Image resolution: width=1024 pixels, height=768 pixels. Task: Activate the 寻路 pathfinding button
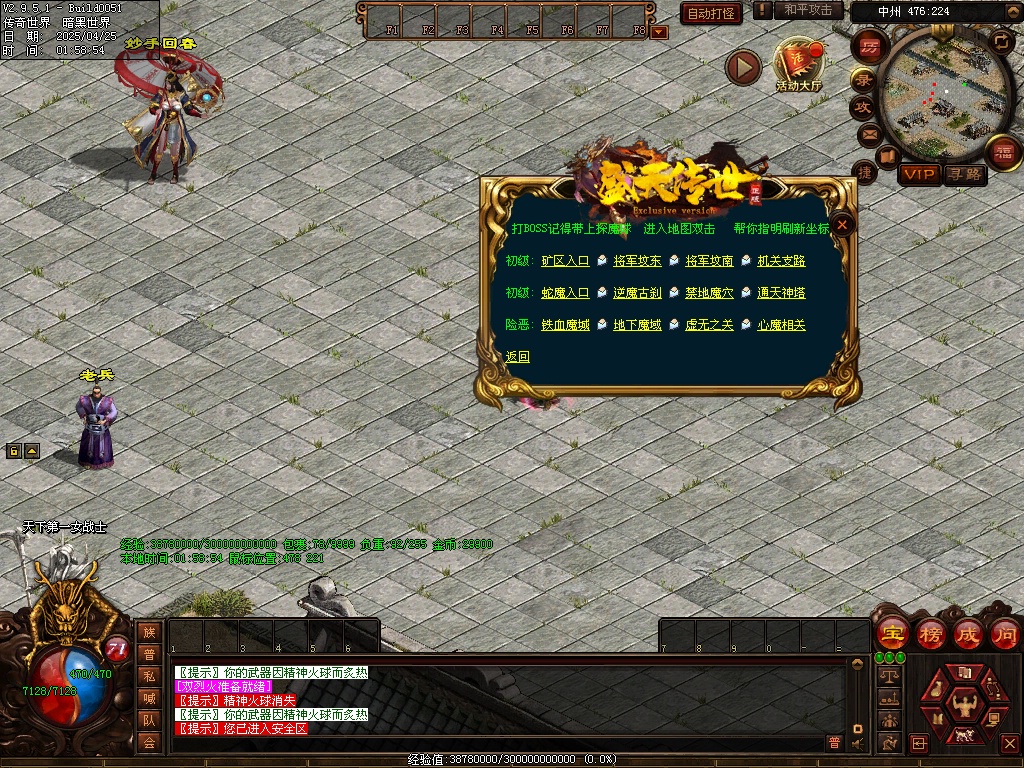pyautogui.click(x=965, y=174)
